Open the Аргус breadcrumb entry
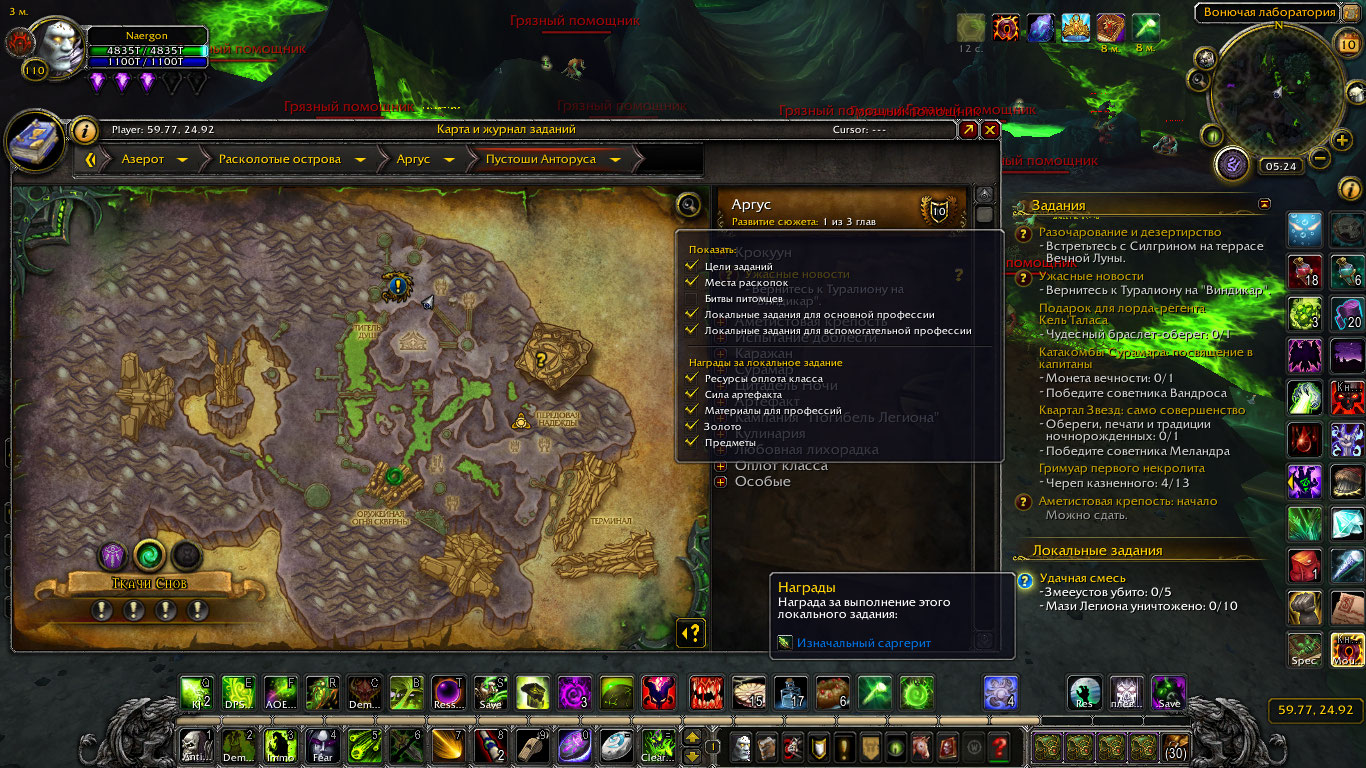Screen dimensions: 1366x768 point(413,159)
